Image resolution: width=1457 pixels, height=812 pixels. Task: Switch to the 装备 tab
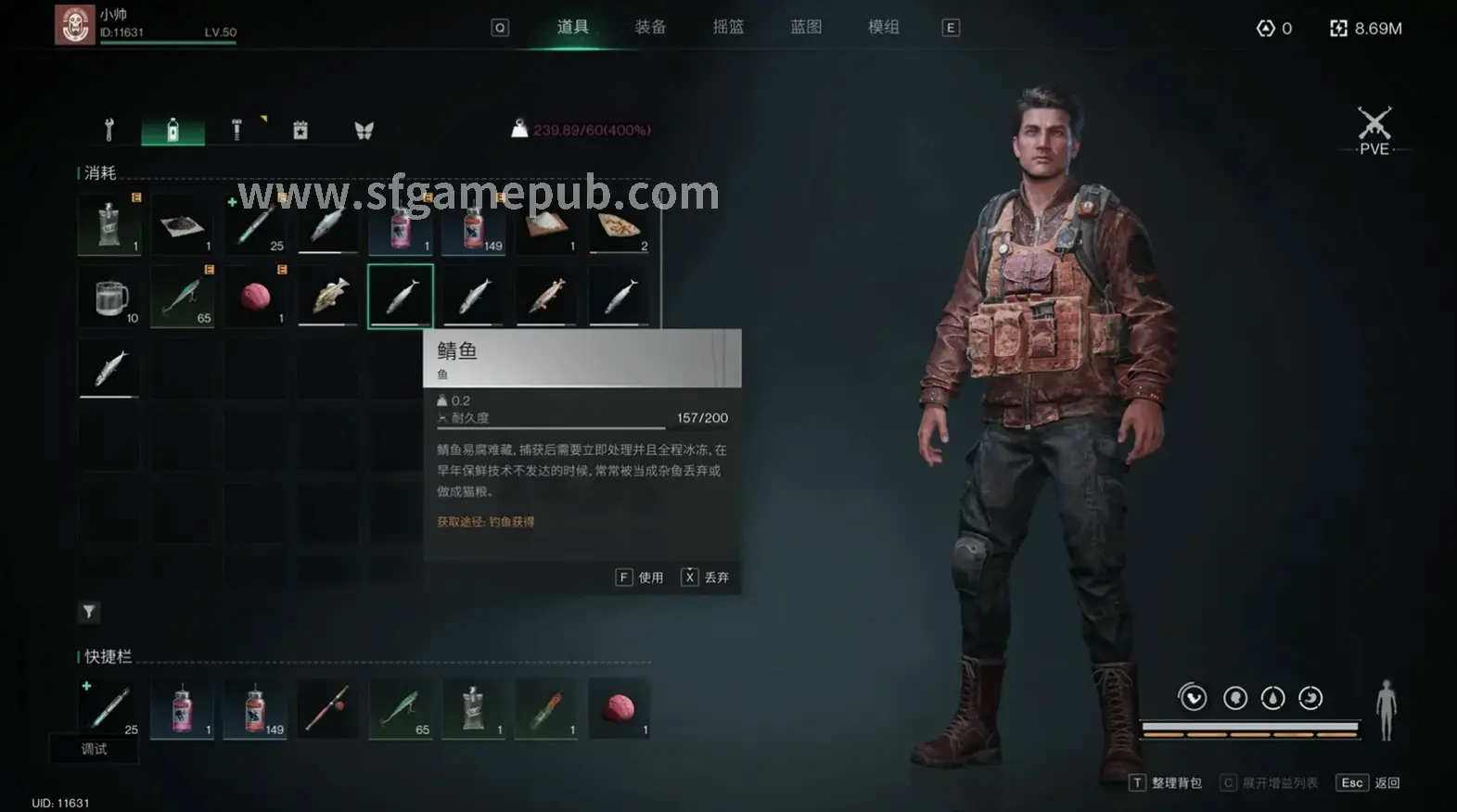point(650,27)
